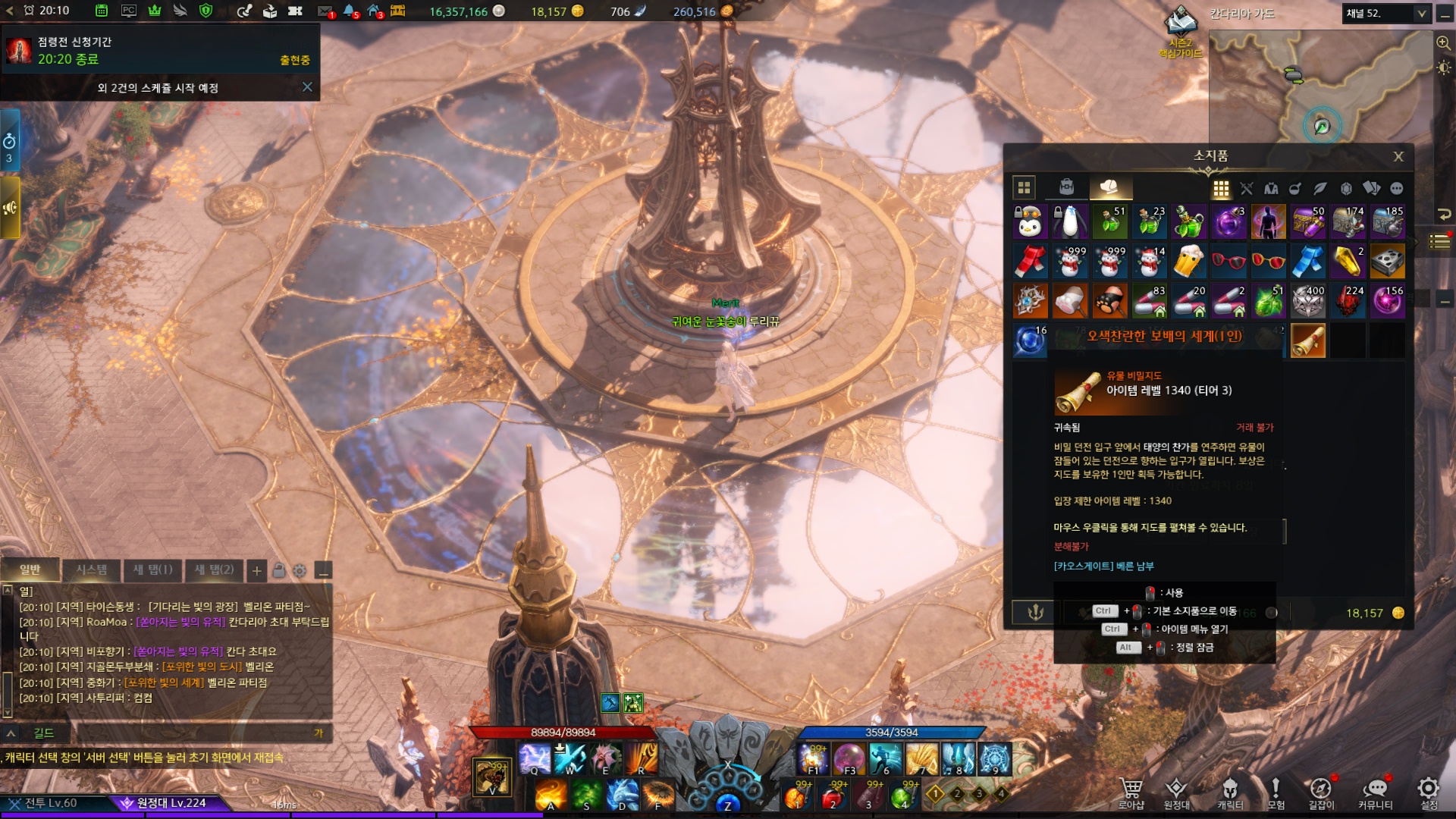1456x819 pixels.
Task: Open the 커뮤니티 community menu
Action: (x=1375, y=792)
